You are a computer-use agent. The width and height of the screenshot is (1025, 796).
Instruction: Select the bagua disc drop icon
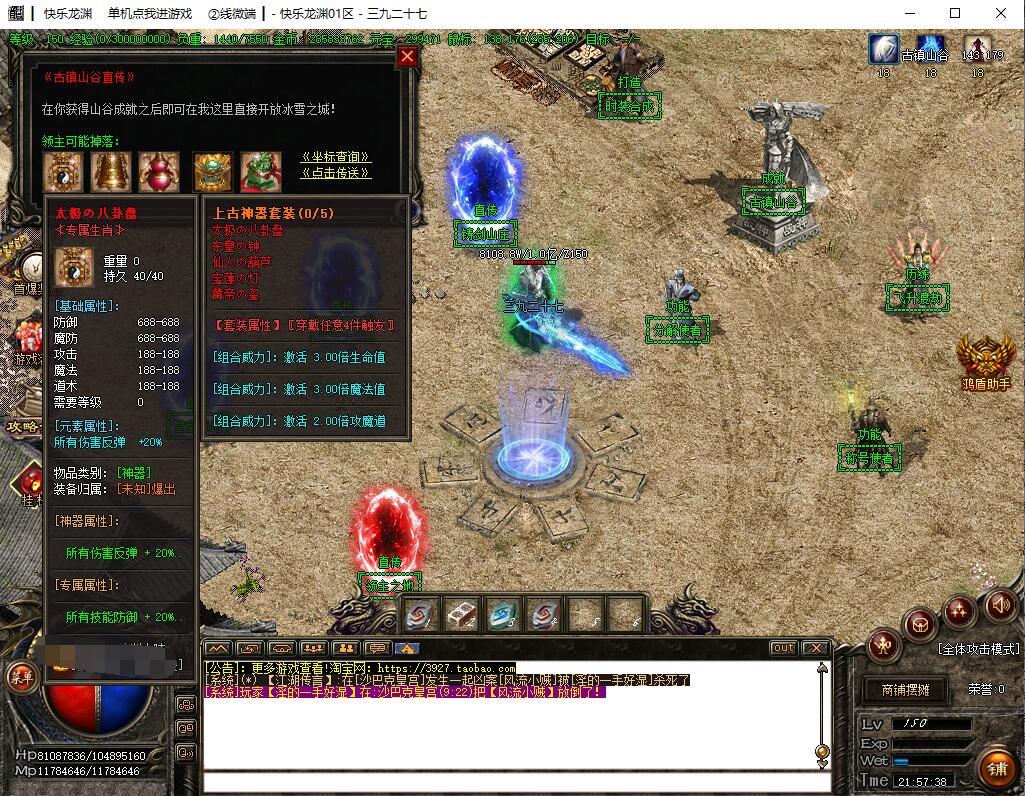click(63, 172)
